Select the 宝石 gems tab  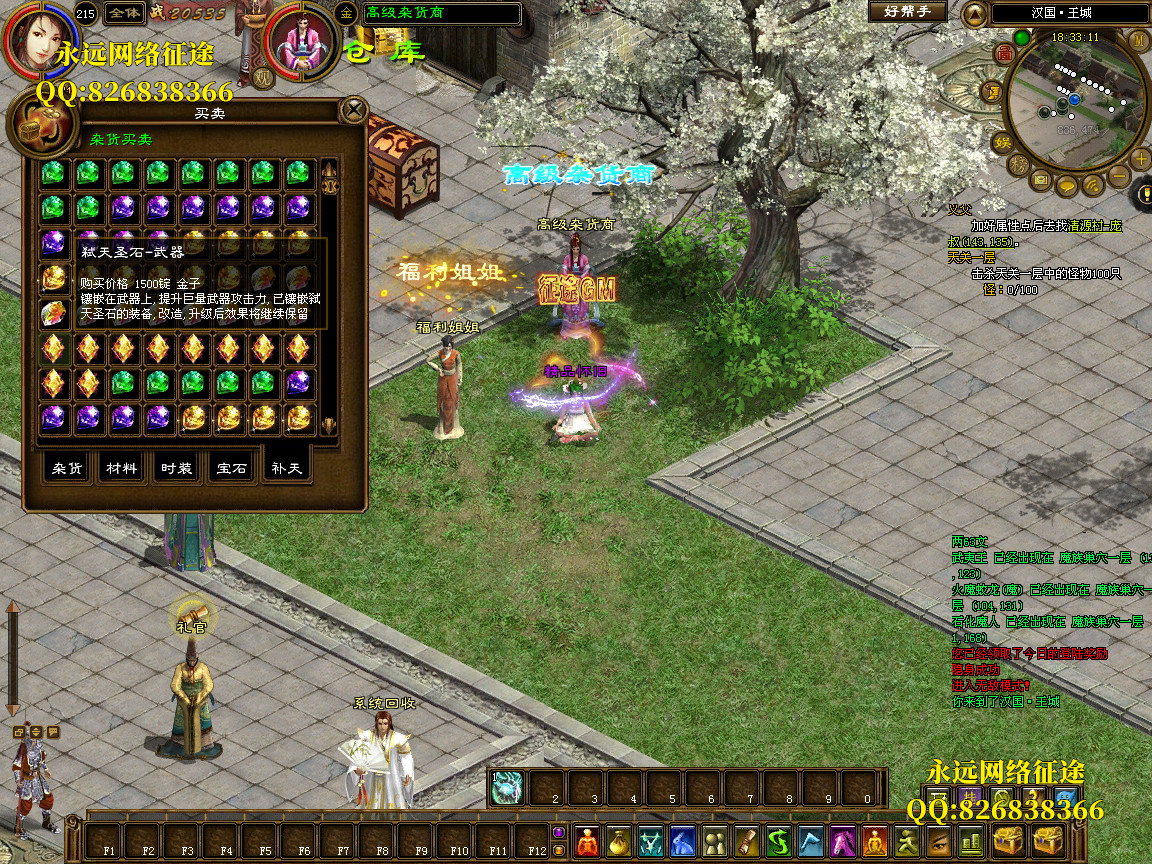231,468
